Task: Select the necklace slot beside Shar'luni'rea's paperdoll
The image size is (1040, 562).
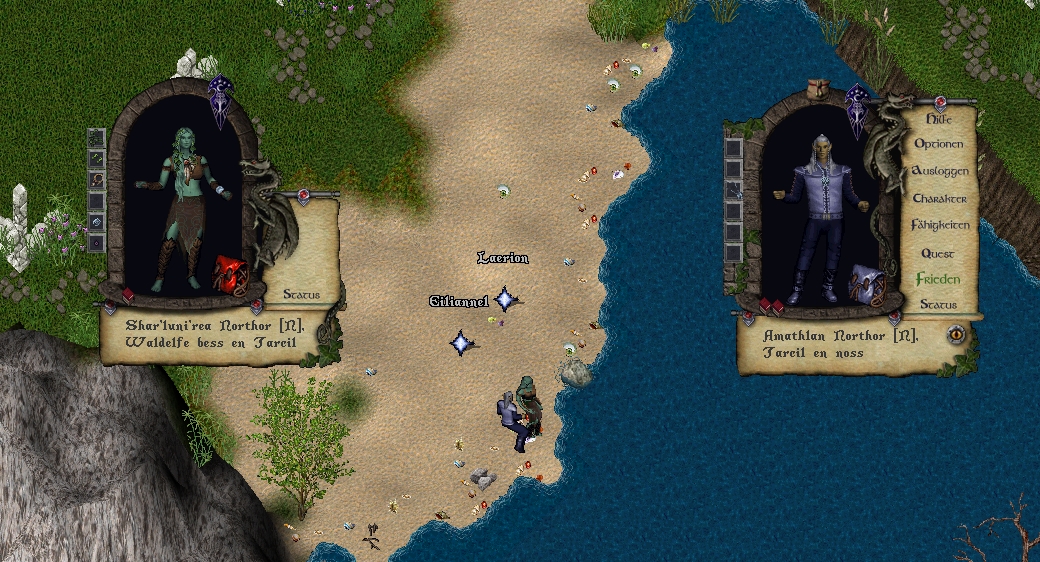Action: click(x=97, y=180)
